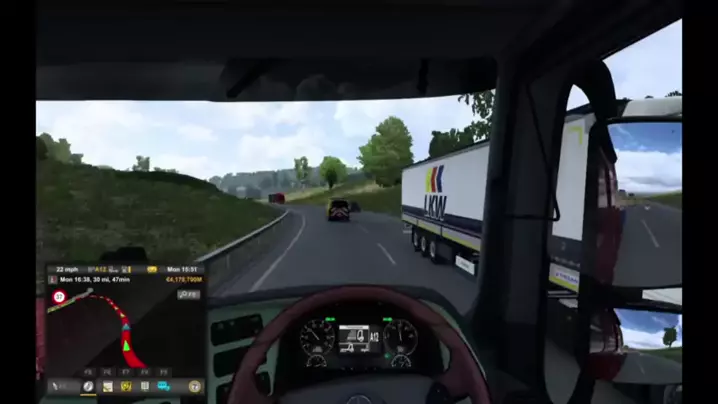This screenshot has width=718, height=404.
Task: Toggle the Route Advisor wrench icon
Action: coord(58,386)
